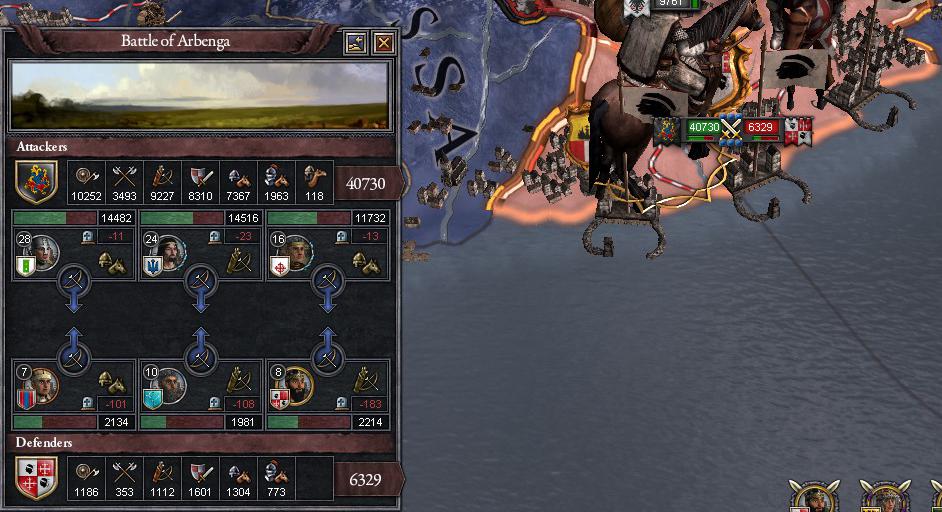This screenshot has height=512, width=942.
Task: Select the attacker commander with skill 16
Action: coord(297,252)
